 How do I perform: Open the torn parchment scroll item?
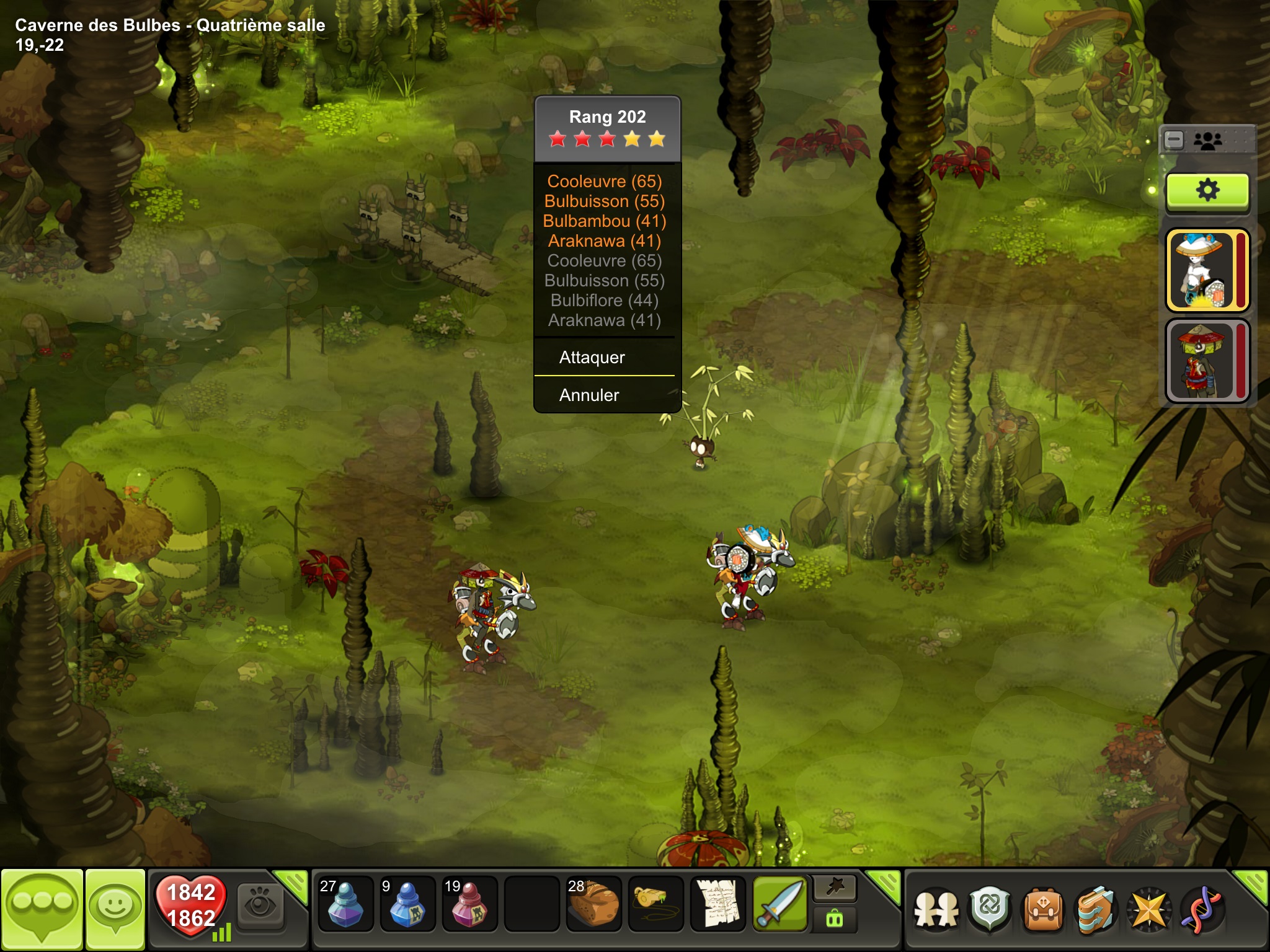coord(717,905)
